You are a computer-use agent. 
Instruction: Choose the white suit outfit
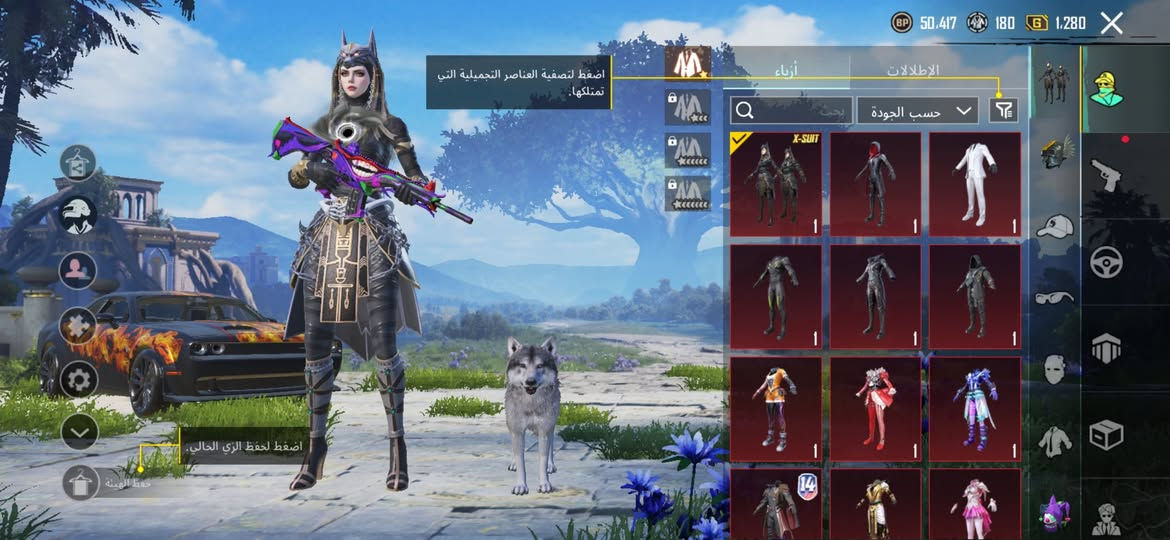pyautogui.click(x=974, y=184)
